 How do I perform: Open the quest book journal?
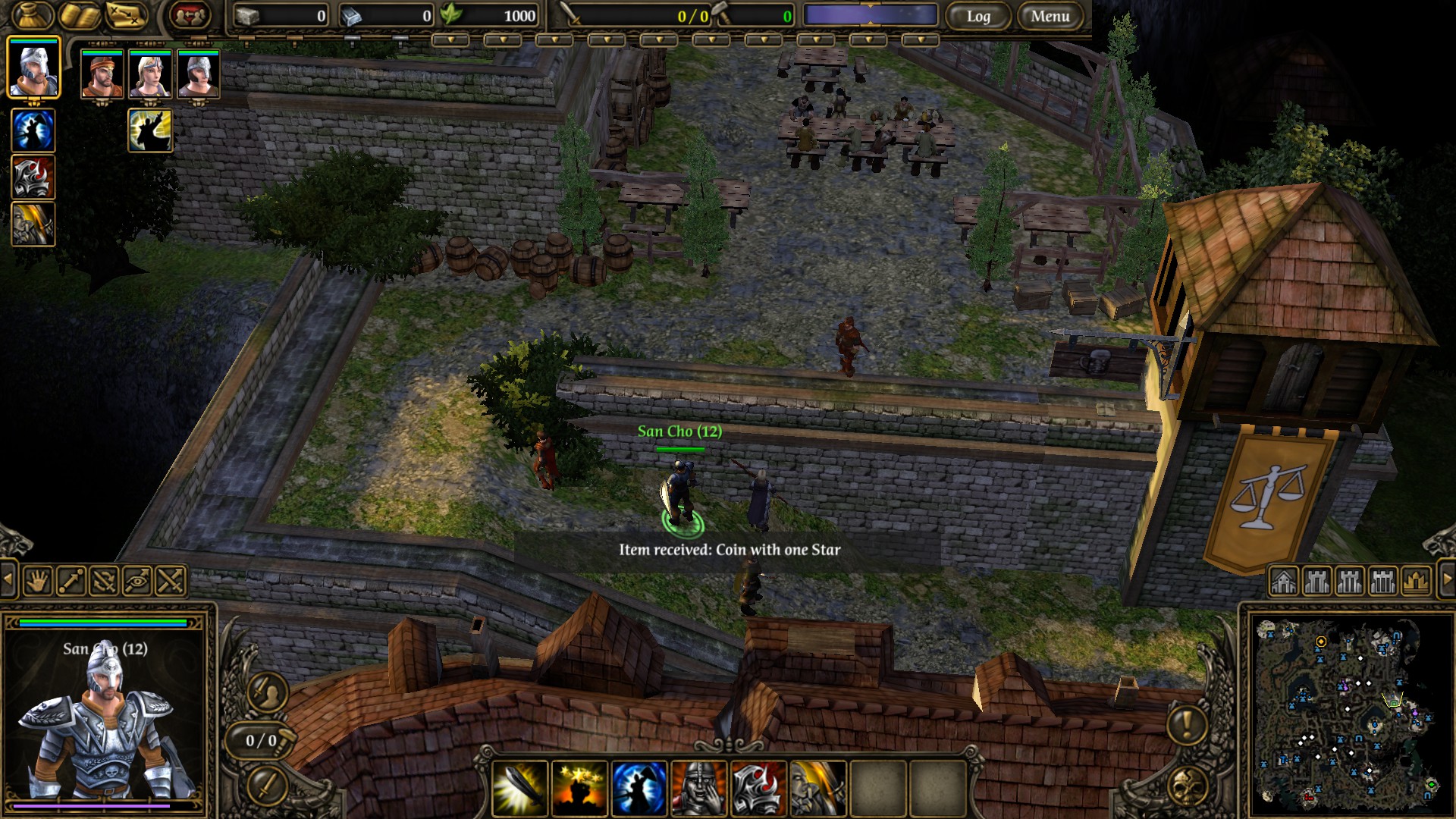click(80, 15)
